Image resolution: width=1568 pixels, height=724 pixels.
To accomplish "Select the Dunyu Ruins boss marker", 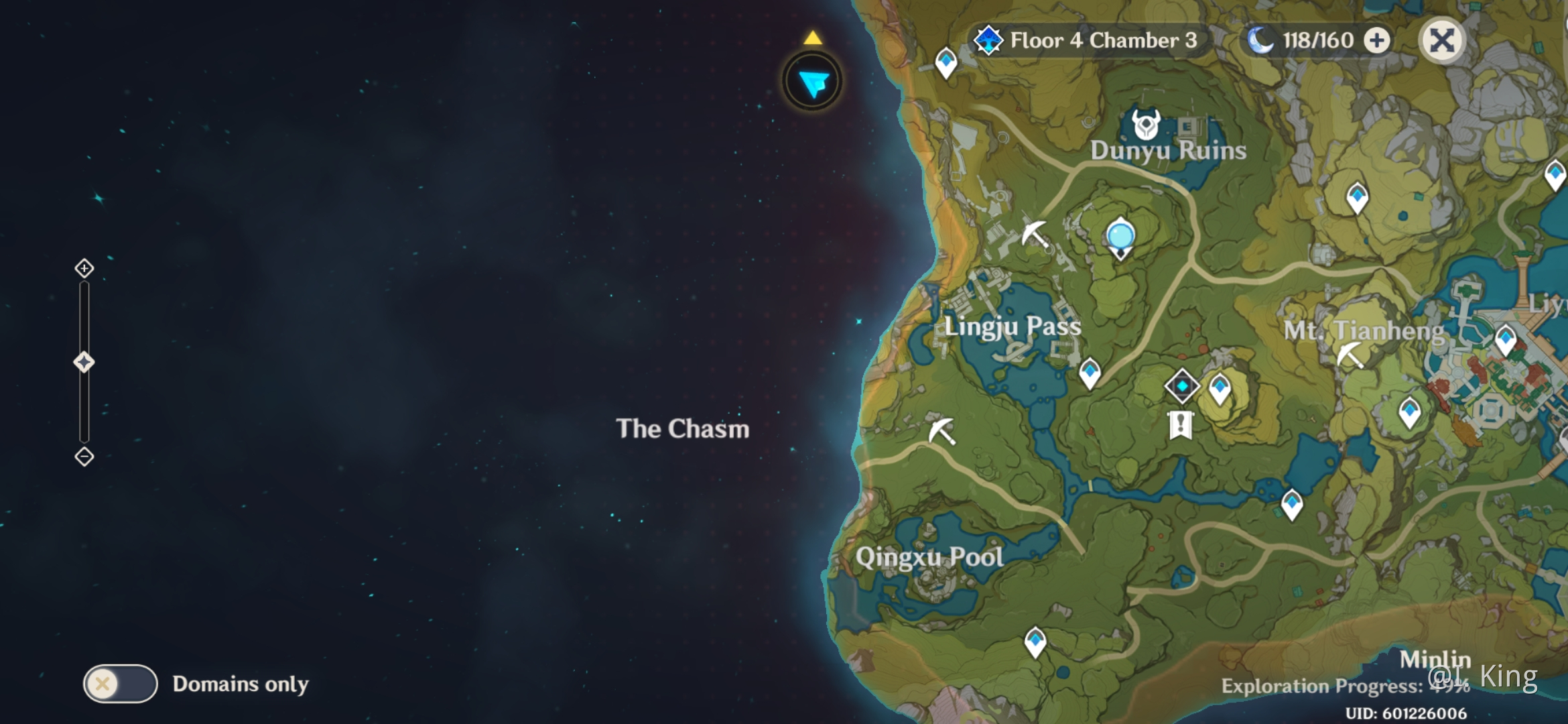I will pos(1145,125).
